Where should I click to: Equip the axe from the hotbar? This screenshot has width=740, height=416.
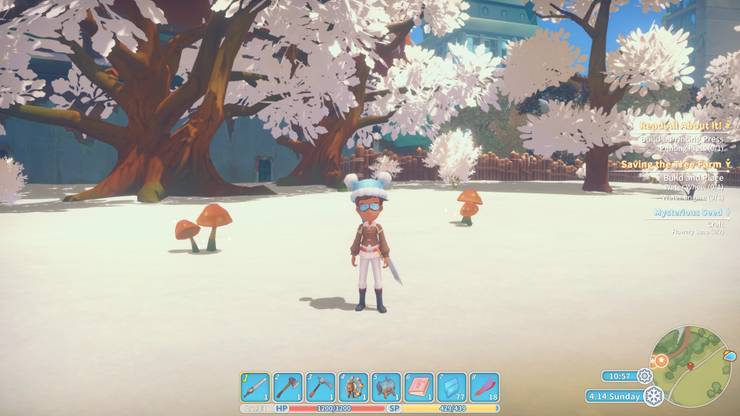click(x=288, y=387)
